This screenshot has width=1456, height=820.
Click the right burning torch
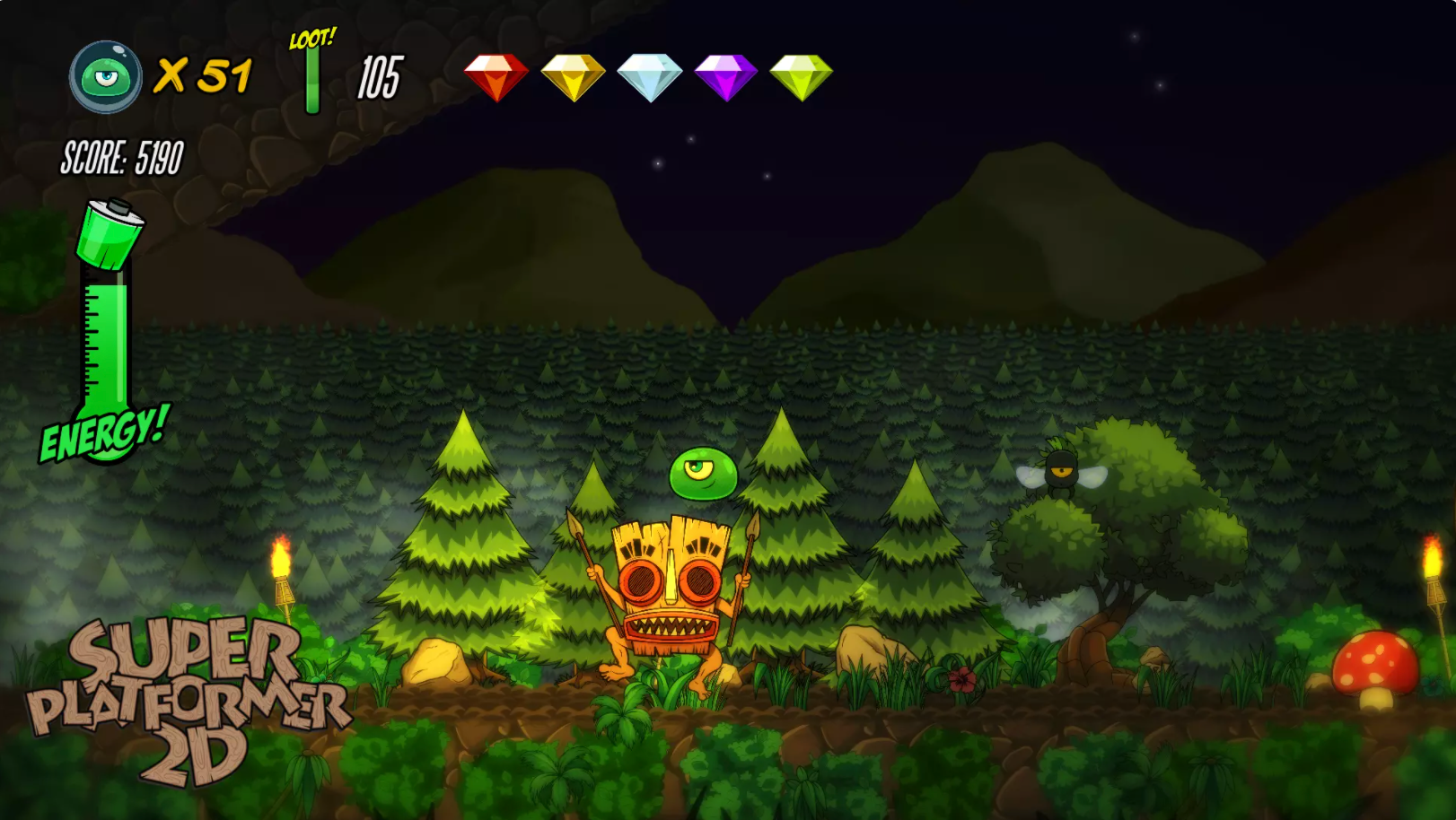pos(1434,574)
